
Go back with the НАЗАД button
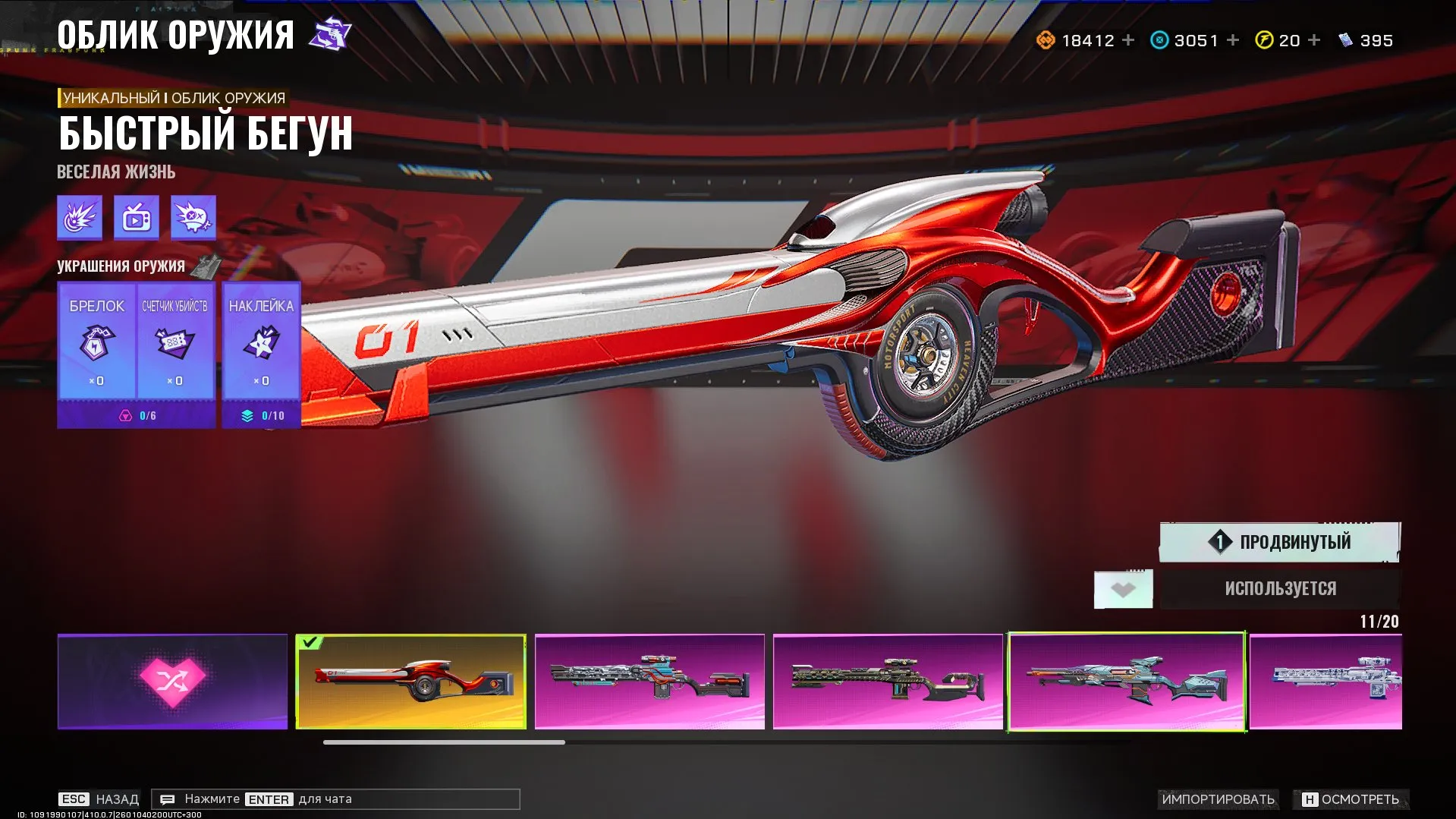[x=99, y=799]
